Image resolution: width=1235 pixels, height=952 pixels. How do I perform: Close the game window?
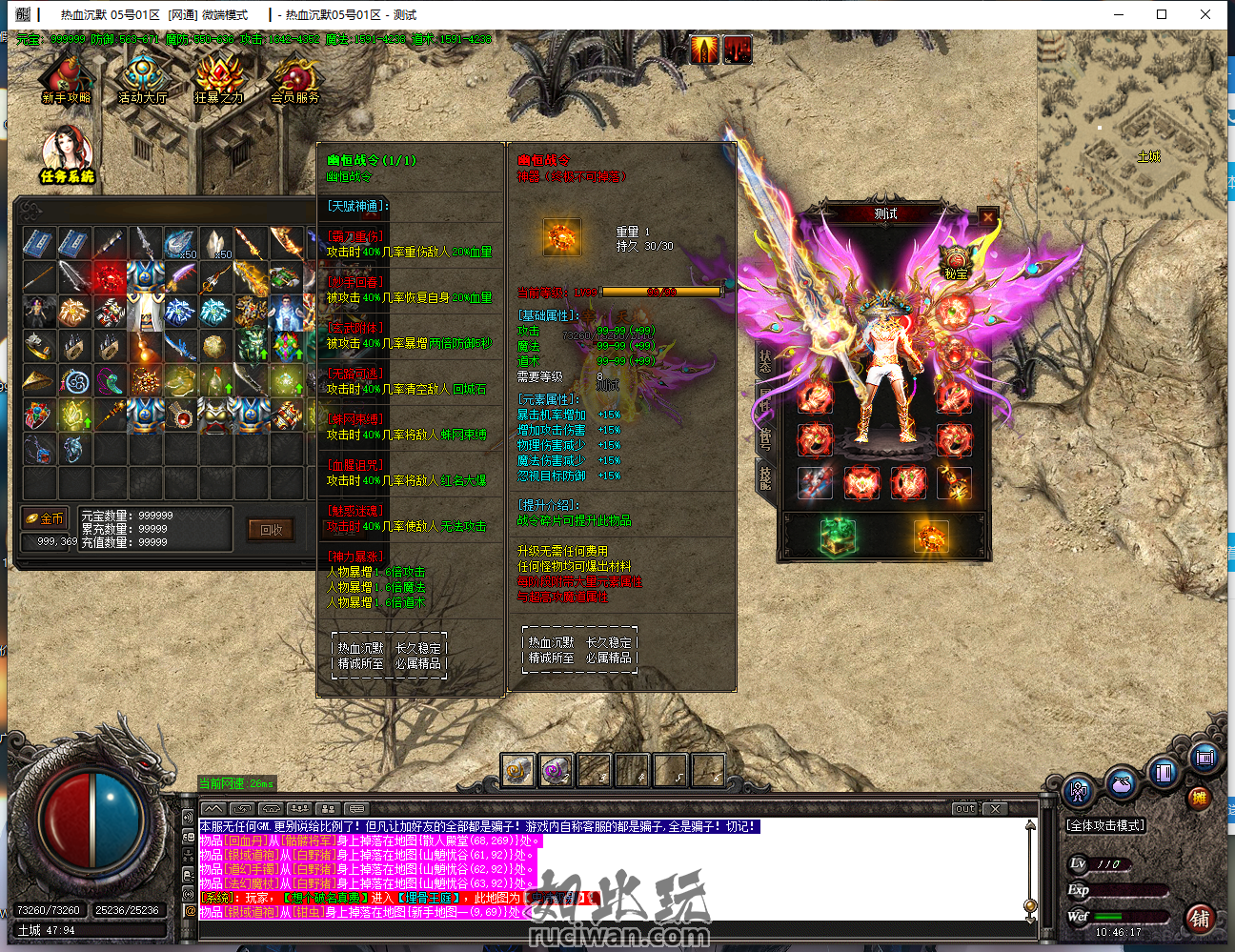point(1205,14)
